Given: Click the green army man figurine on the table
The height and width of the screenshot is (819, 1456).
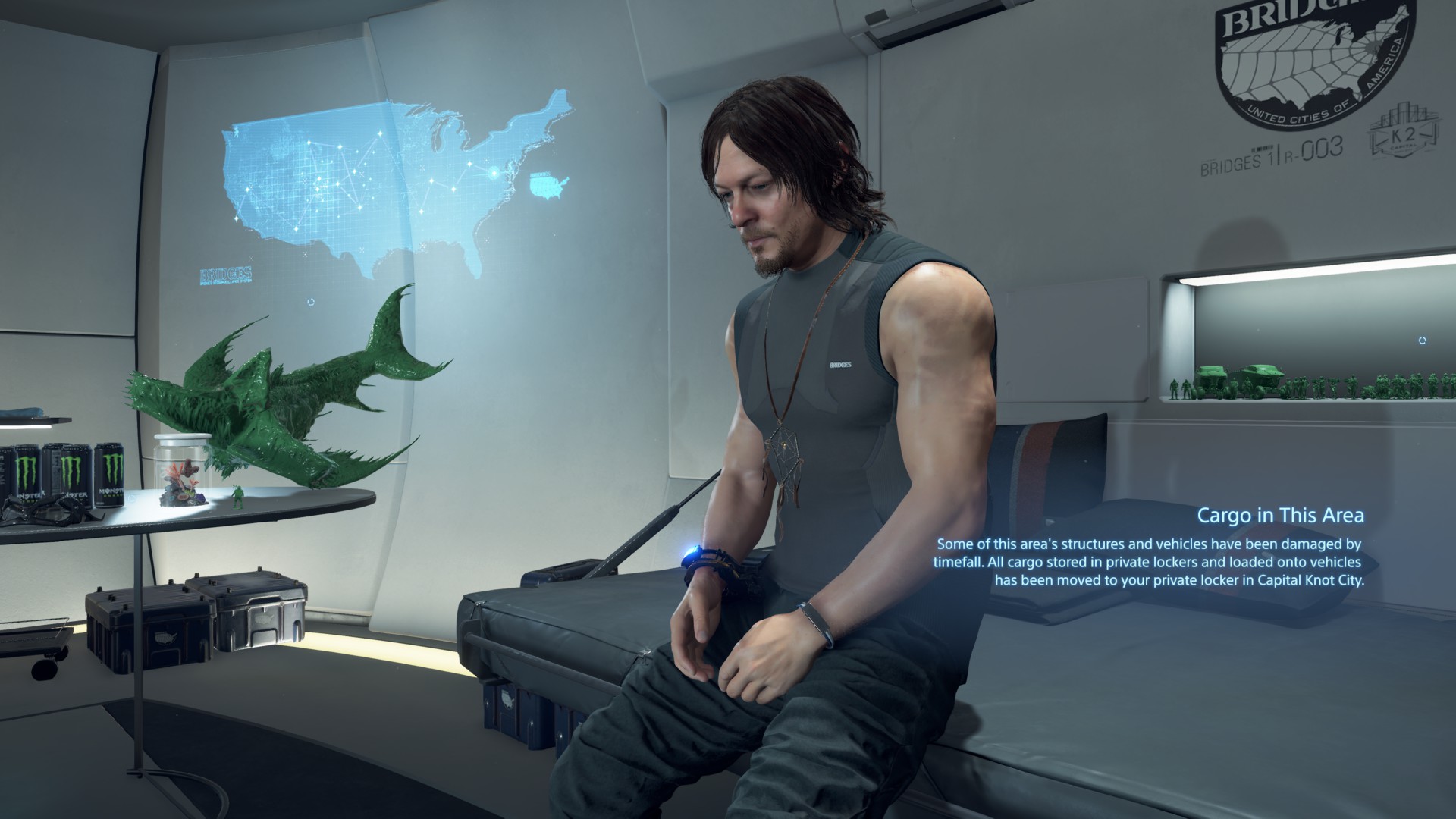Looking at the screenshot, I should coord(238,497).
